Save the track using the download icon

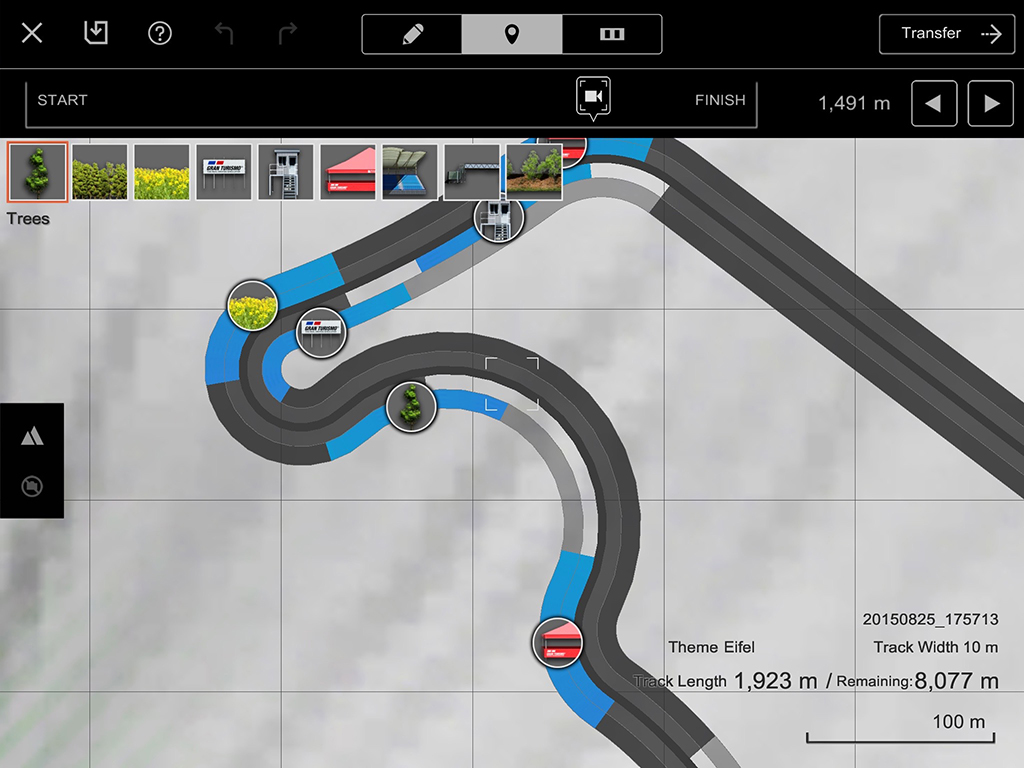[96, 34]
